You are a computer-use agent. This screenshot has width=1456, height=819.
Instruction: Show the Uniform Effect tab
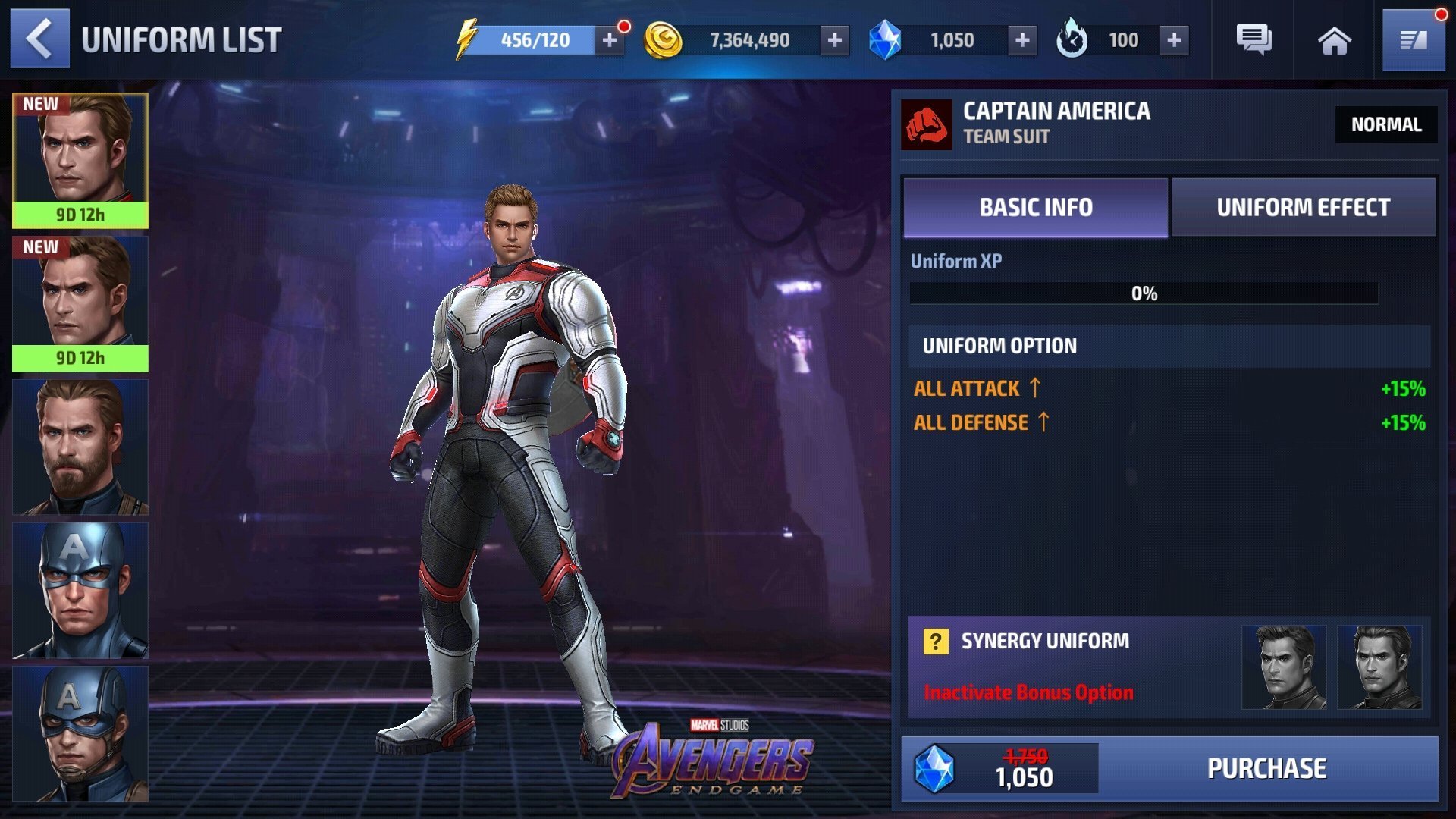[1303, 207]
